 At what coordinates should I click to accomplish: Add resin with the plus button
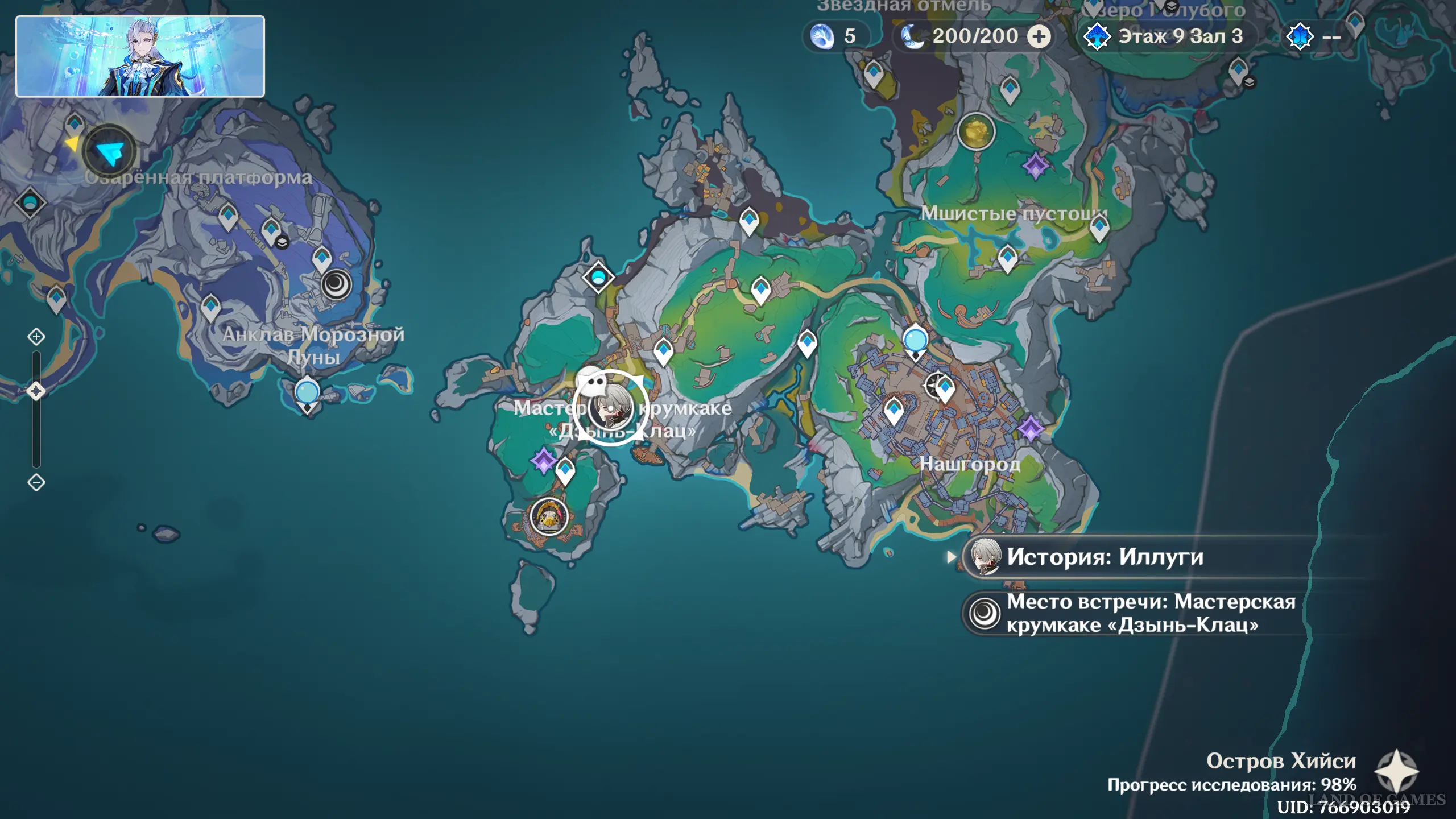click(x=1039, y=37)
